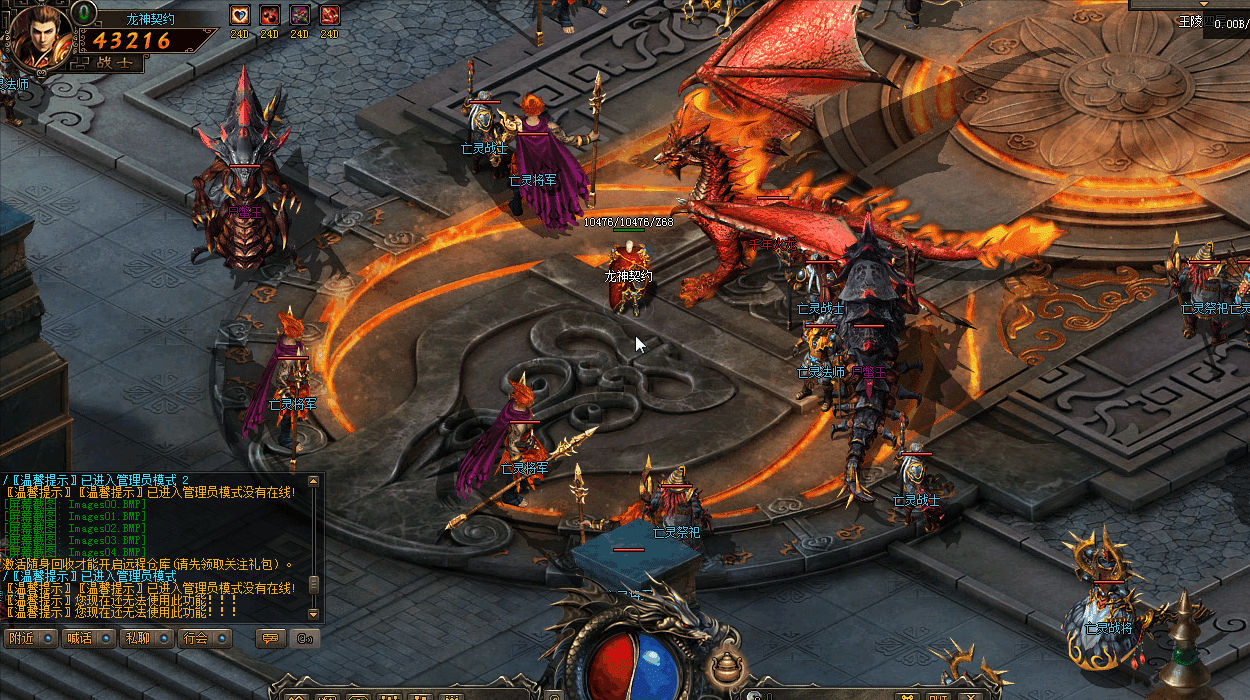Image resolution: width=1250 pixels, height=700 pixels.
Task: Select the red crystal buff icon
Action: click(x=330, y=15)
